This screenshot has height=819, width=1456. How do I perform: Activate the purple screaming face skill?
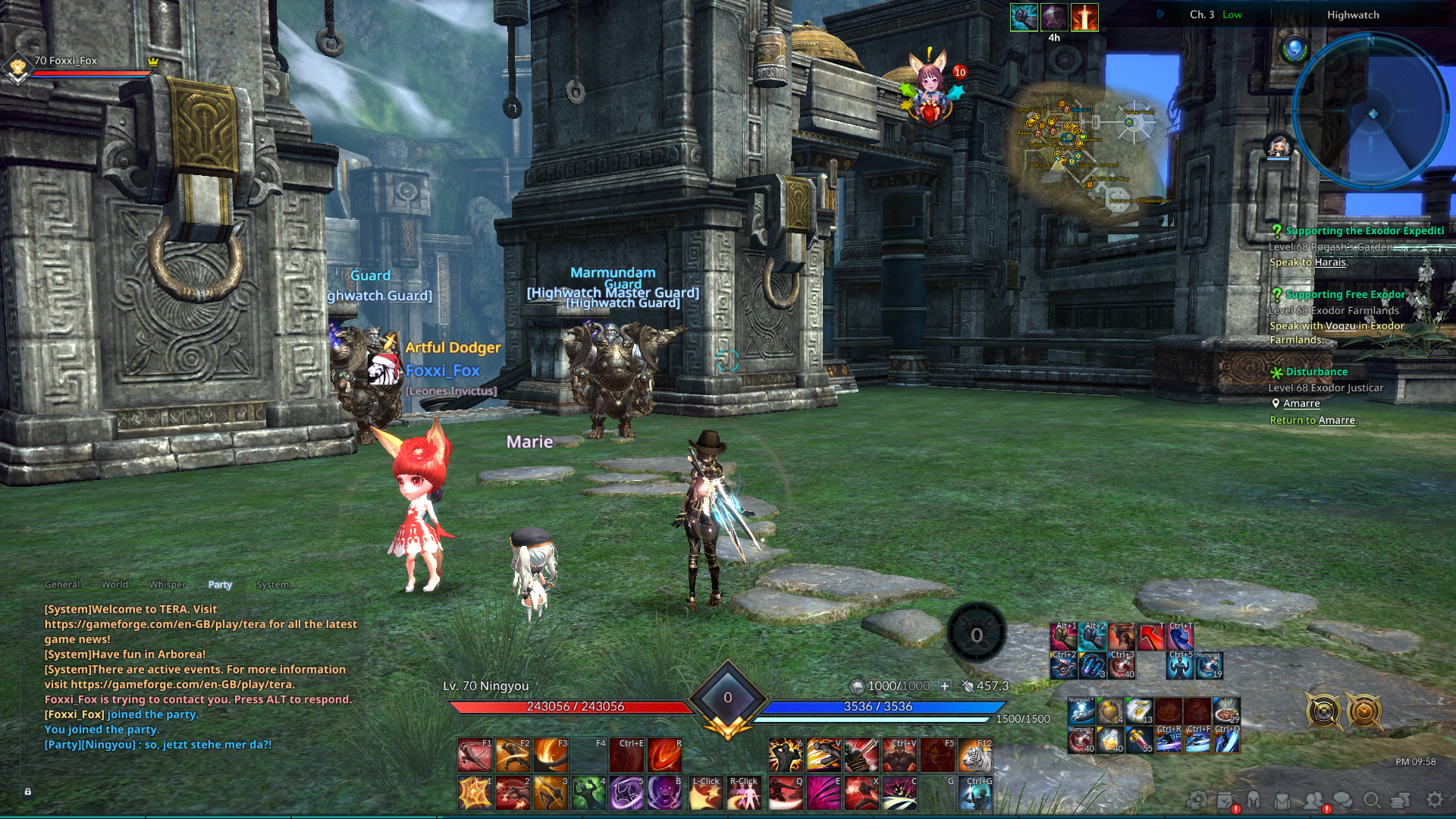point(664,793)
